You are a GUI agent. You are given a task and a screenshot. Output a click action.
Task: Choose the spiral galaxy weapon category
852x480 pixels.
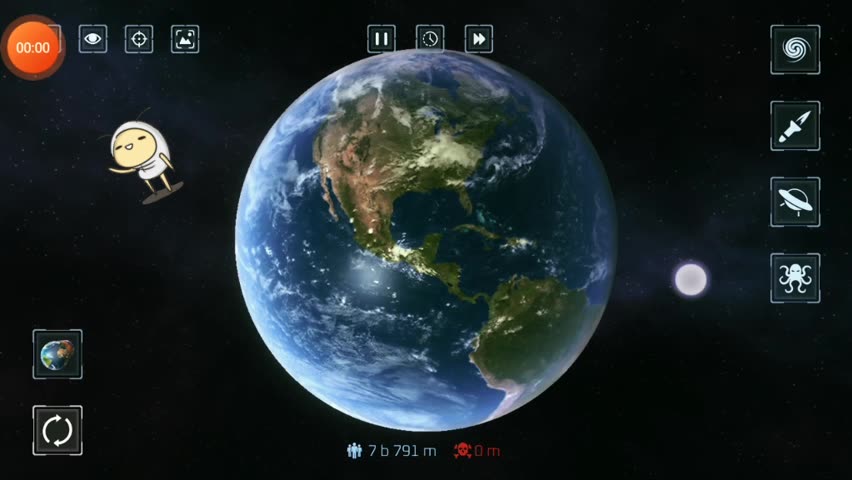pyautogui.click(x=795, y=49)
